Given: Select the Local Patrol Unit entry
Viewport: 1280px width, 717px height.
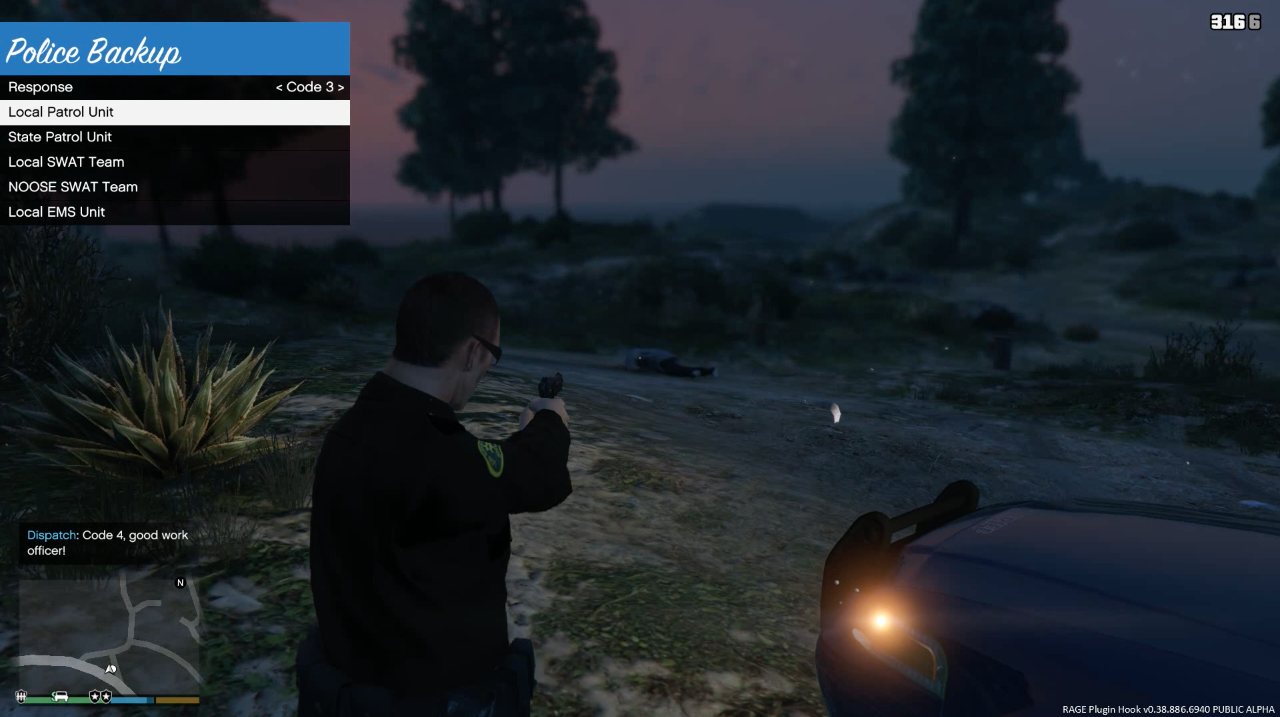Looking at the screenshot, I should tap(175, 112).
